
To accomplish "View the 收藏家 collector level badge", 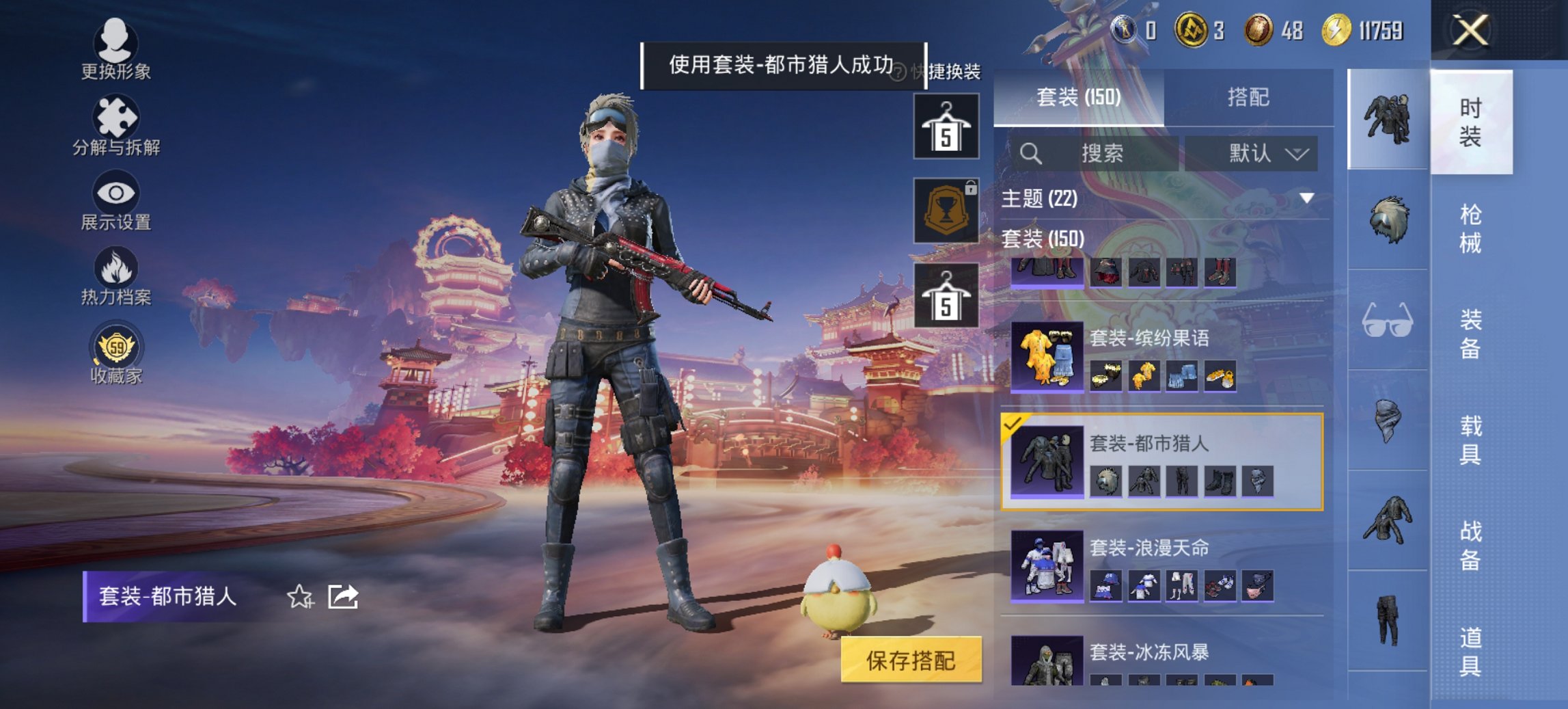I will (x=118, y=352).
